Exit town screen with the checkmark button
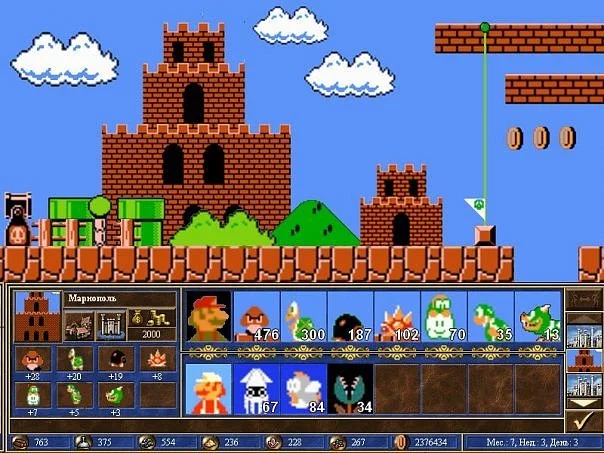The height and width of the screenshot is (453, 604). pos(583,421)
